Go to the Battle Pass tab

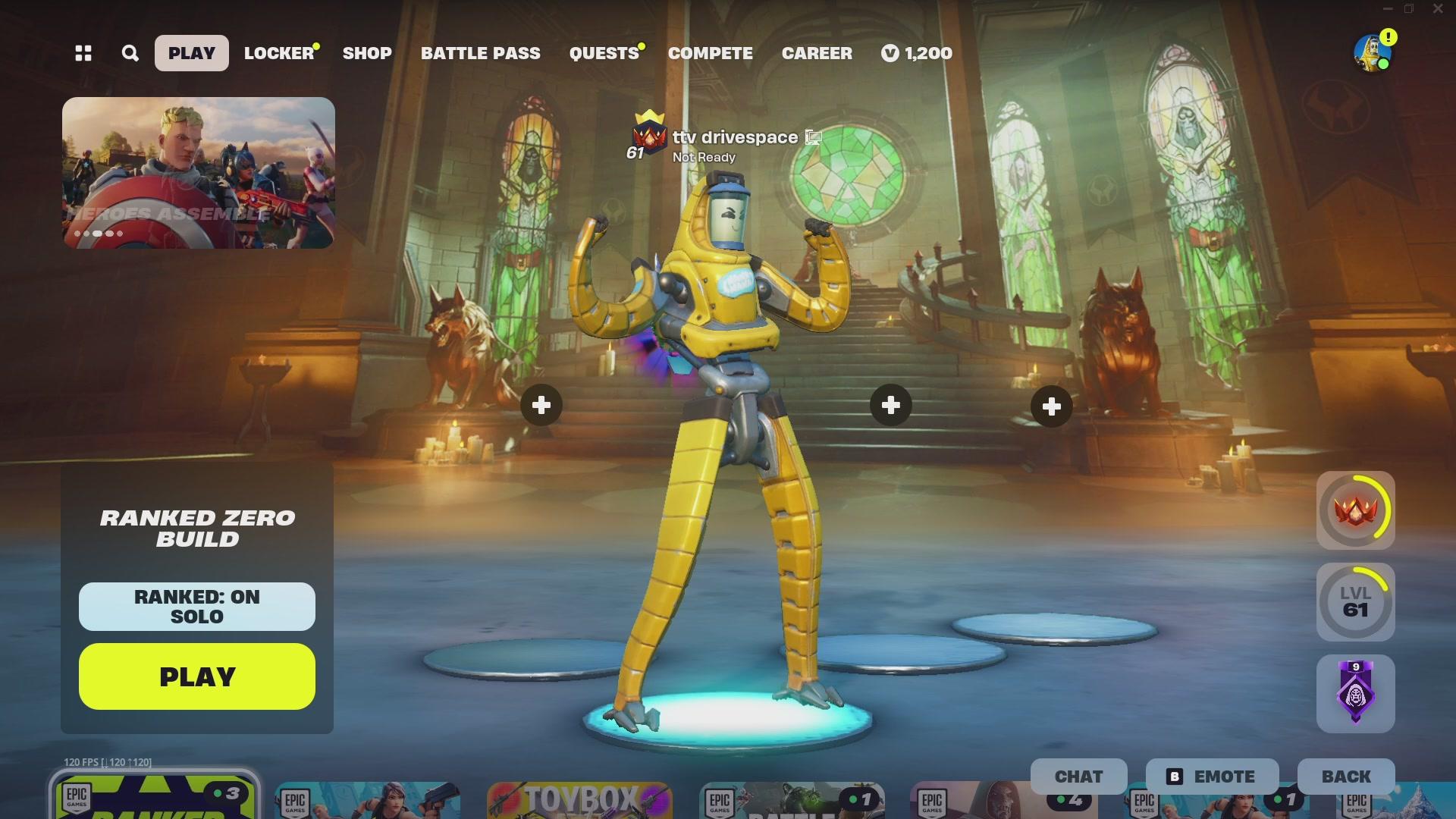[480, 53]
